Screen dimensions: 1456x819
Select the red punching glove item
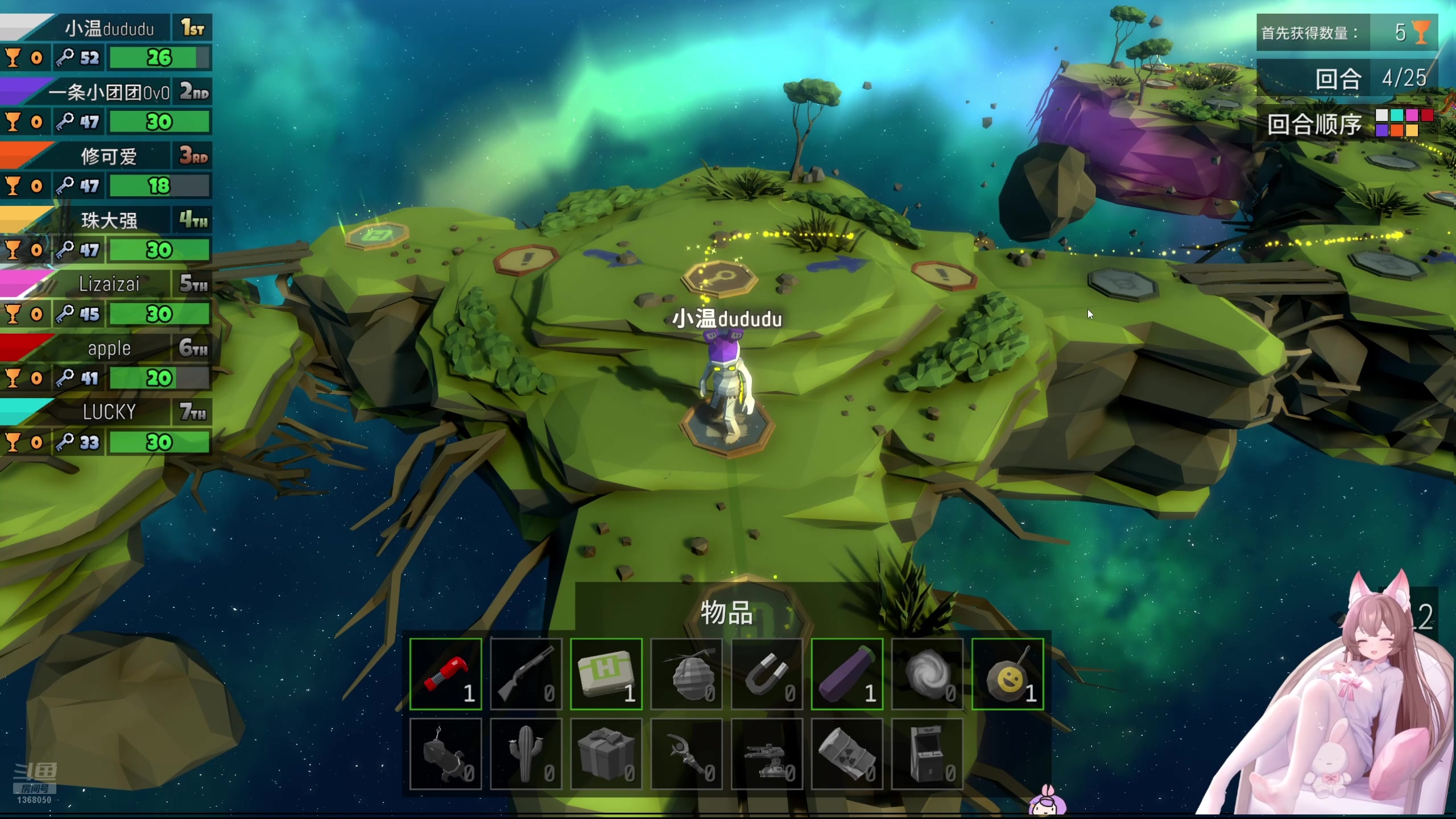pyautogui.click(x=445, y=674)
